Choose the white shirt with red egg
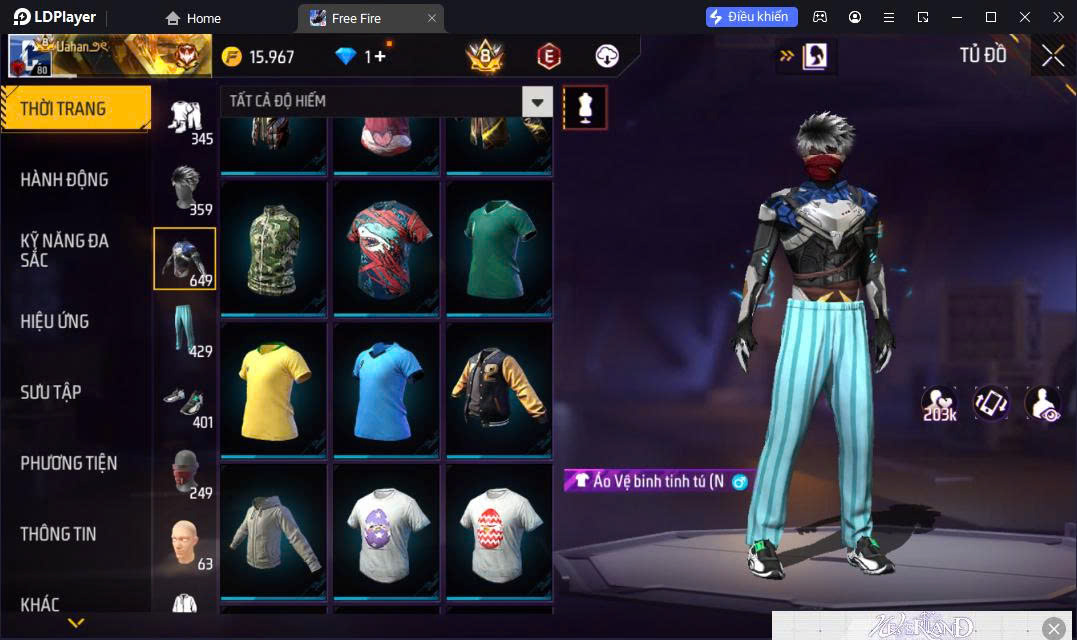 pos(499,530)
